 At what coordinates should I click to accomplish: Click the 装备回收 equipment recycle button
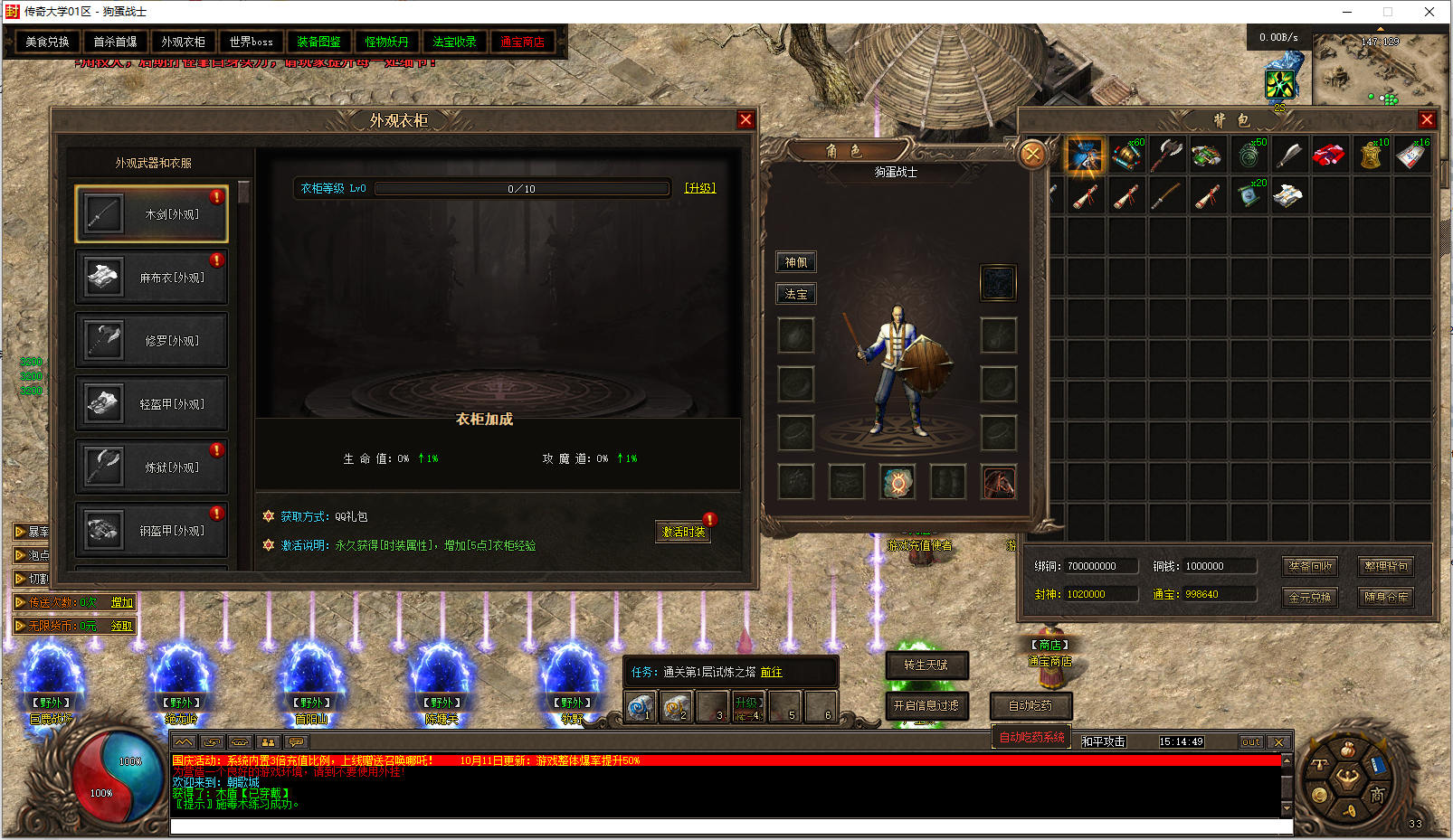(1310, 566)
